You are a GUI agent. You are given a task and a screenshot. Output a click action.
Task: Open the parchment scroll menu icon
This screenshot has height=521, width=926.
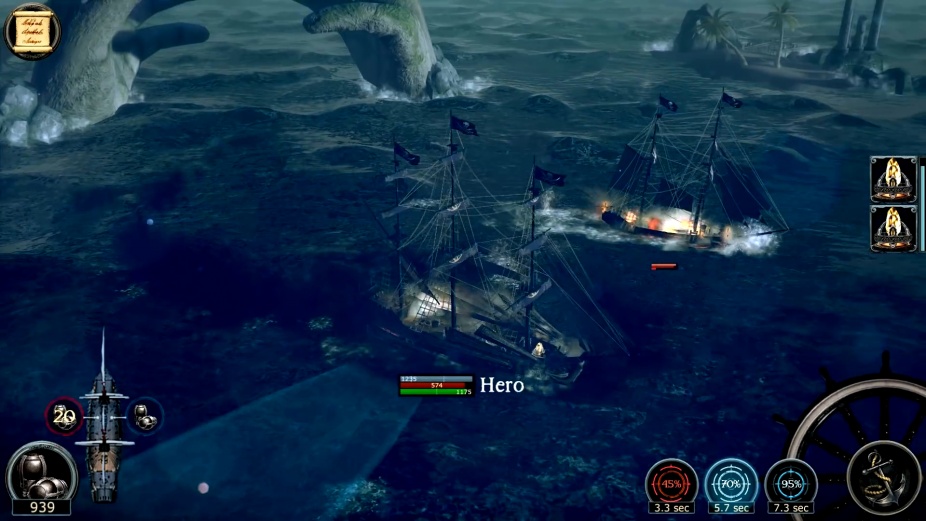click(33, 31)
